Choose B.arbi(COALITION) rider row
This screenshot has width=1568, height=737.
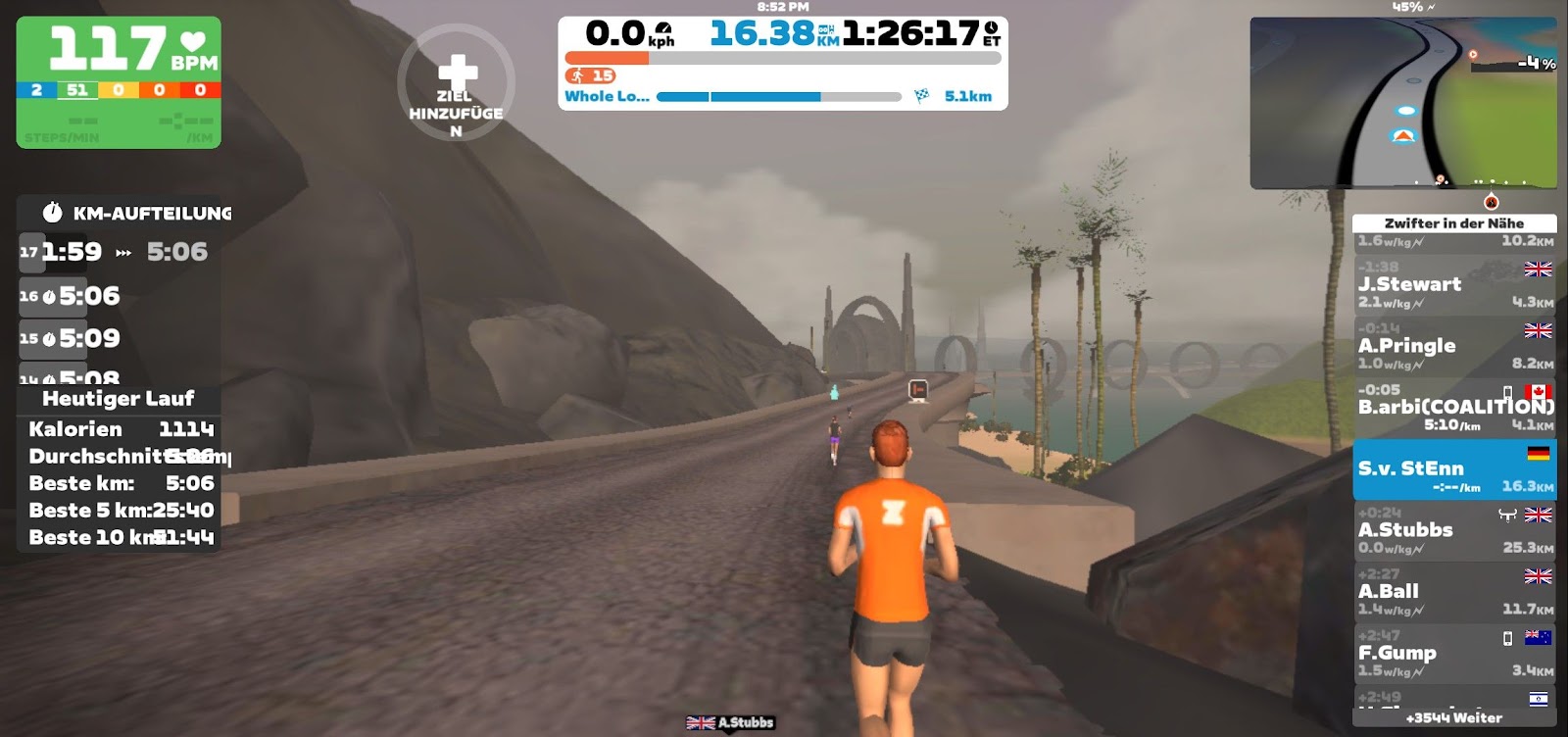pyautogui.click(x=1453, y=408)
